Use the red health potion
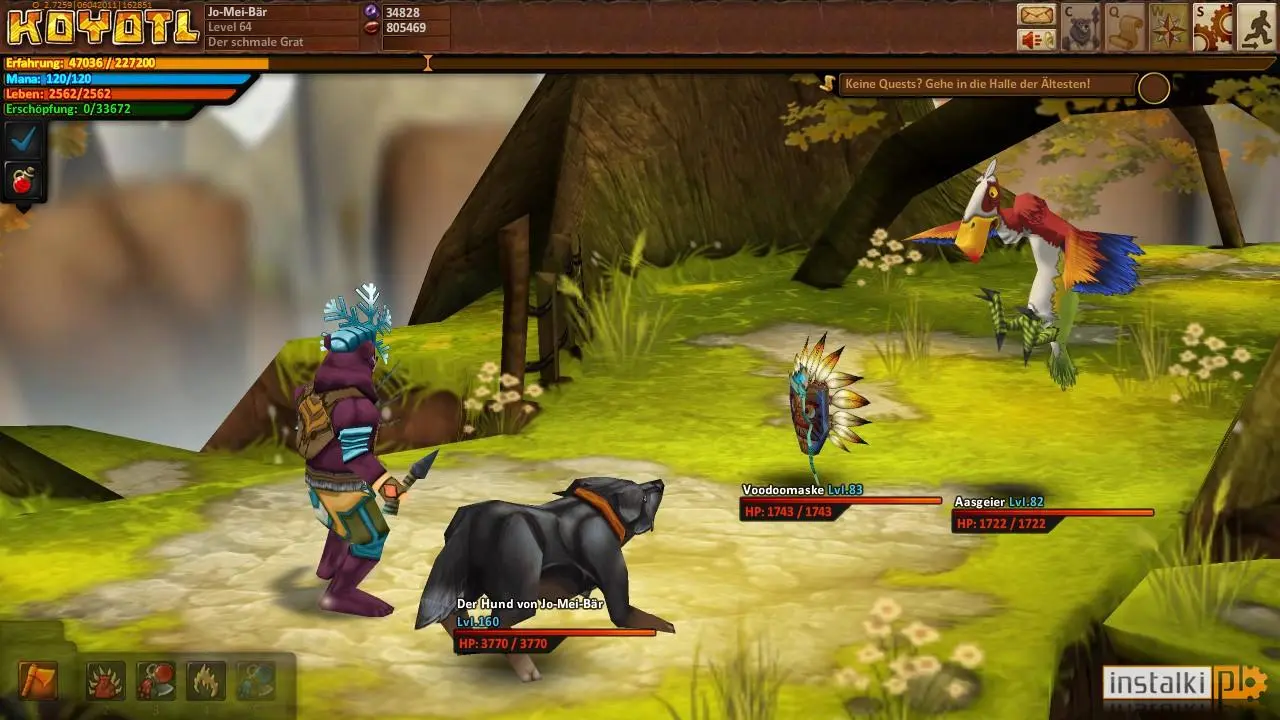Screen dimensions: 1280x720 tap(22, 181)
